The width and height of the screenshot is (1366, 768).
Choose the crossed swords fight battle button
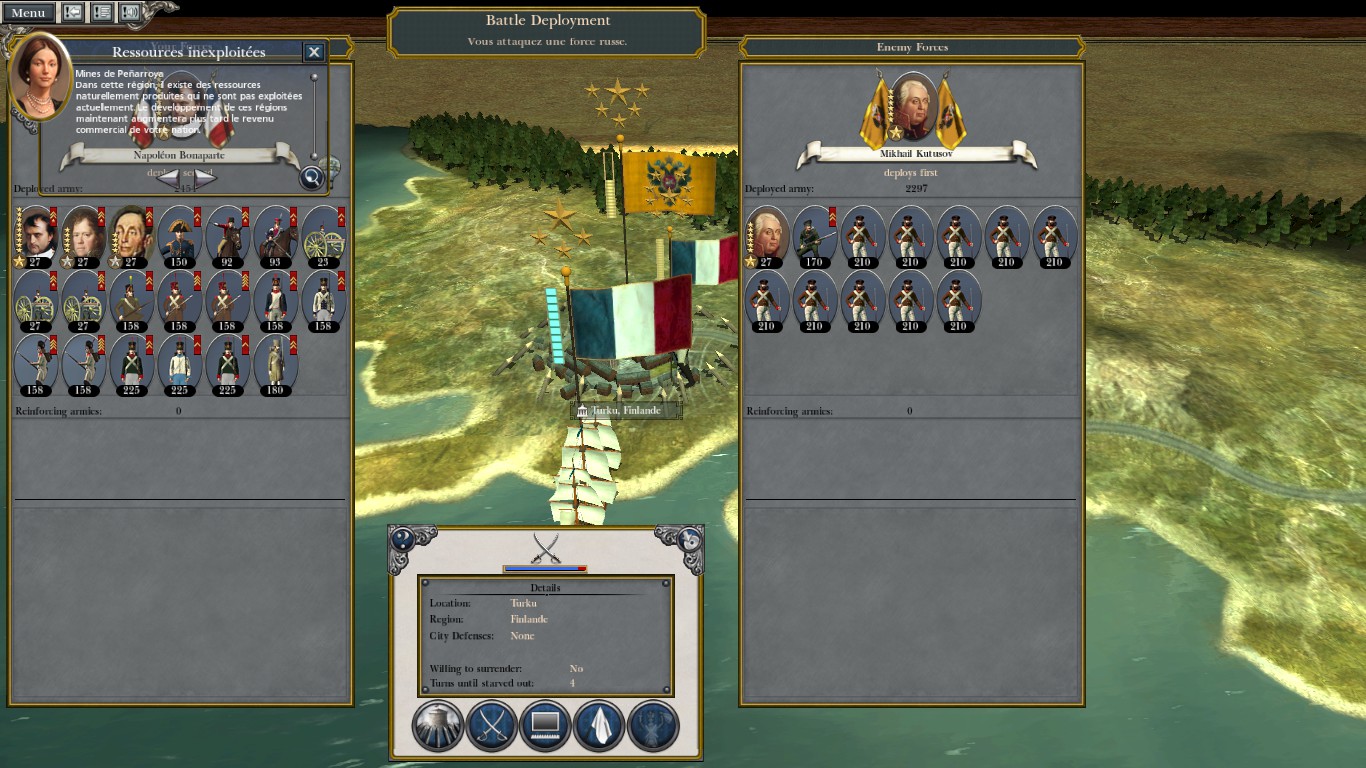coord(492,725)
